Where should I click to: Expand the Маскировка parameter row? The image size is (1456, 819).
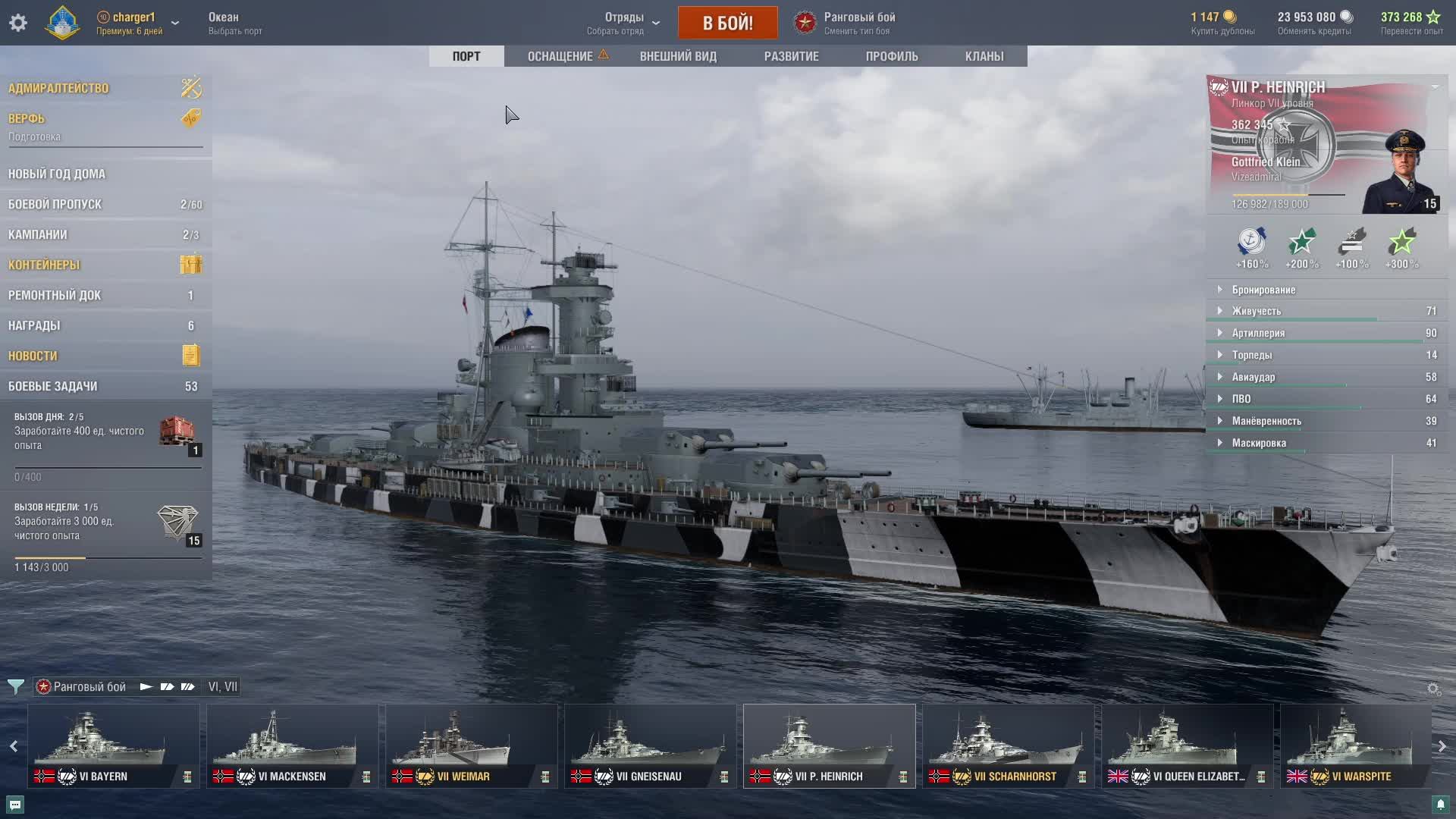pos(1259,443)
